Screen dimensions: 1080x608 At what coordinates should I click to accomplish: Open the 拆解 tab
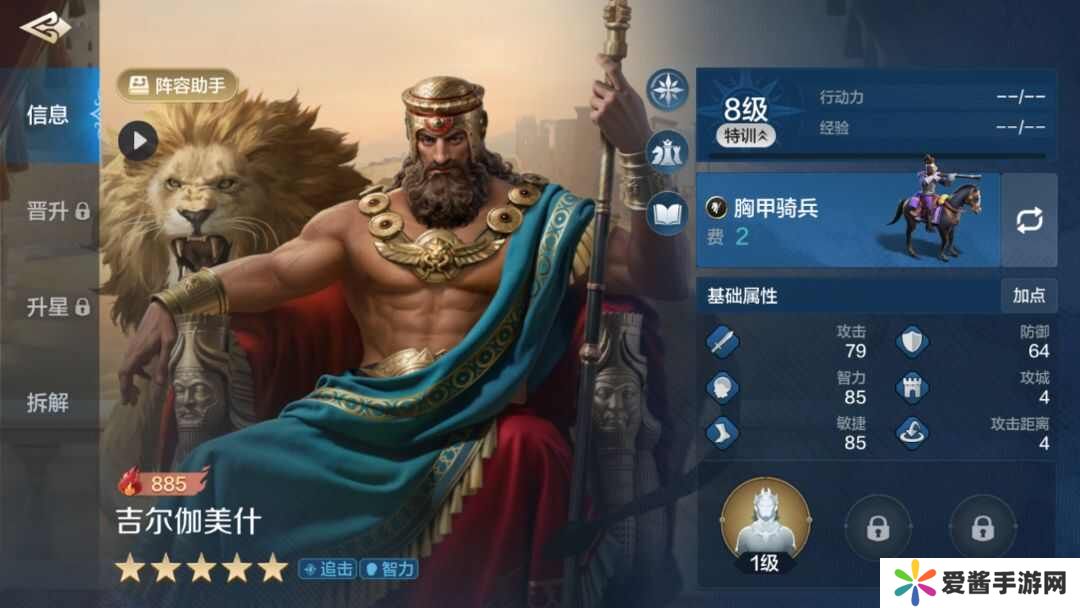click(47, 403)
